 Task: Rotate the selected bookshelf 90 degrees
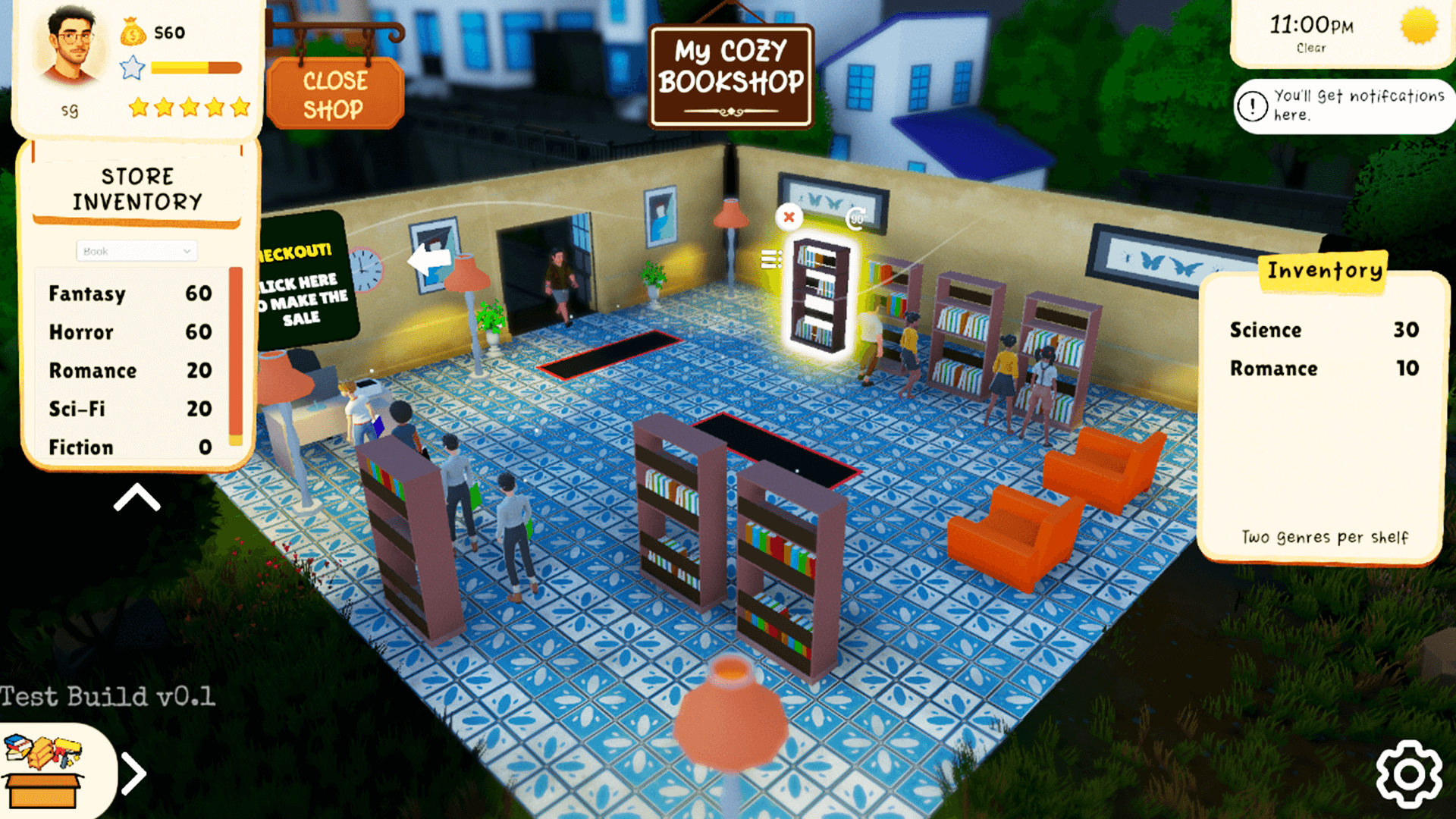(856, 219)
